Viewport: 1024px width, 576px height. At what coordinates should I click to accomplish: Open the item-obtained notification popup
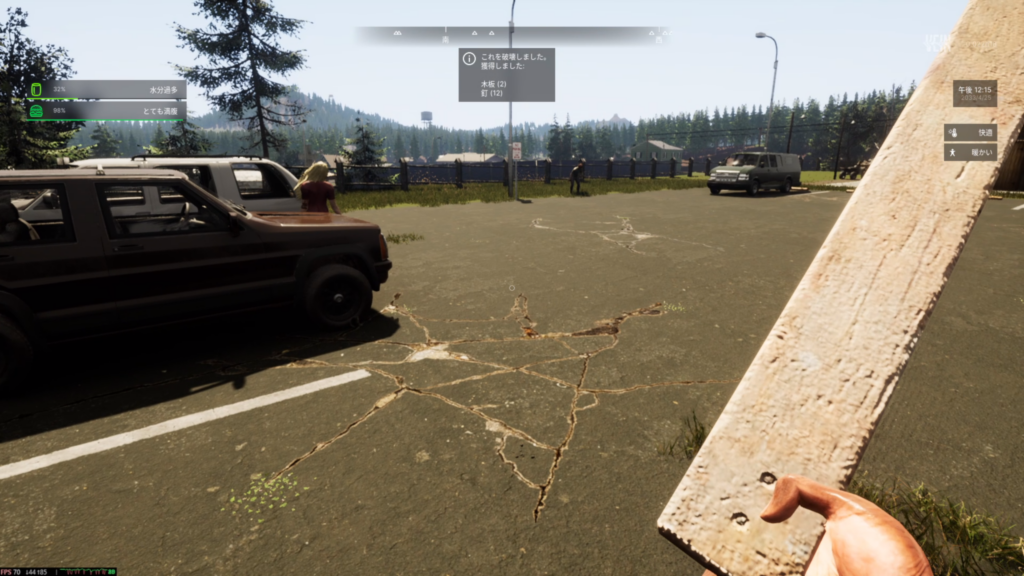pos(506,75)
